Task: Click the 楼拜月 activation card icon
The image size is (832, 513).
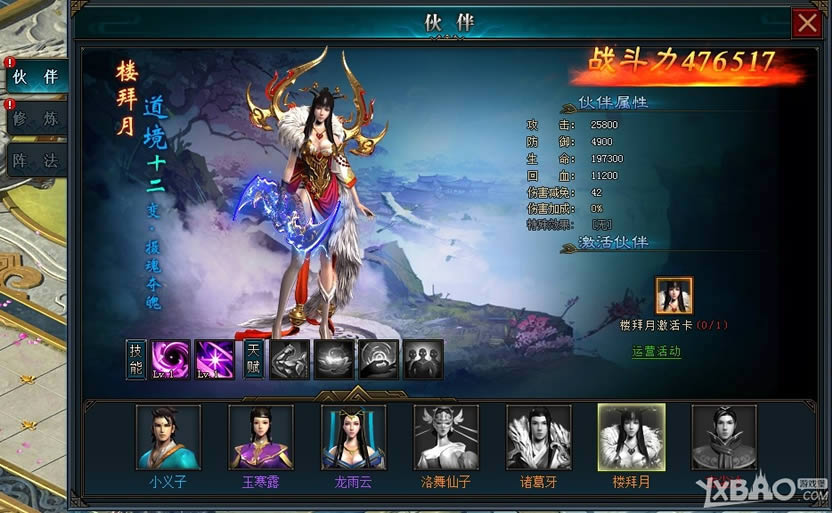Action: click(x=674, y=296)
